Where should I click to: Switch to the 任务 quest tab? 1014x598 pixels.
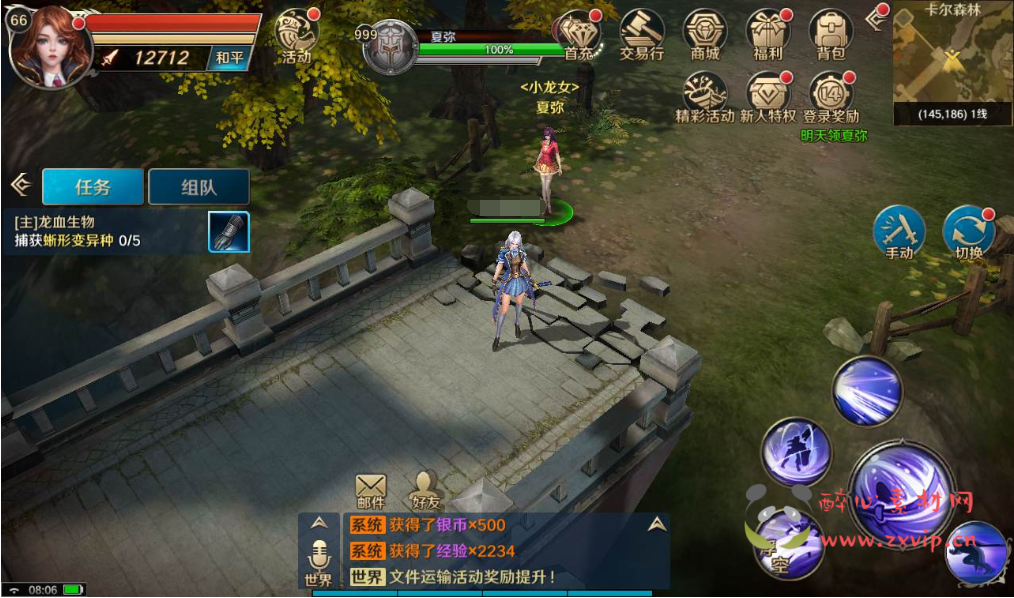(x=92, y=186)
